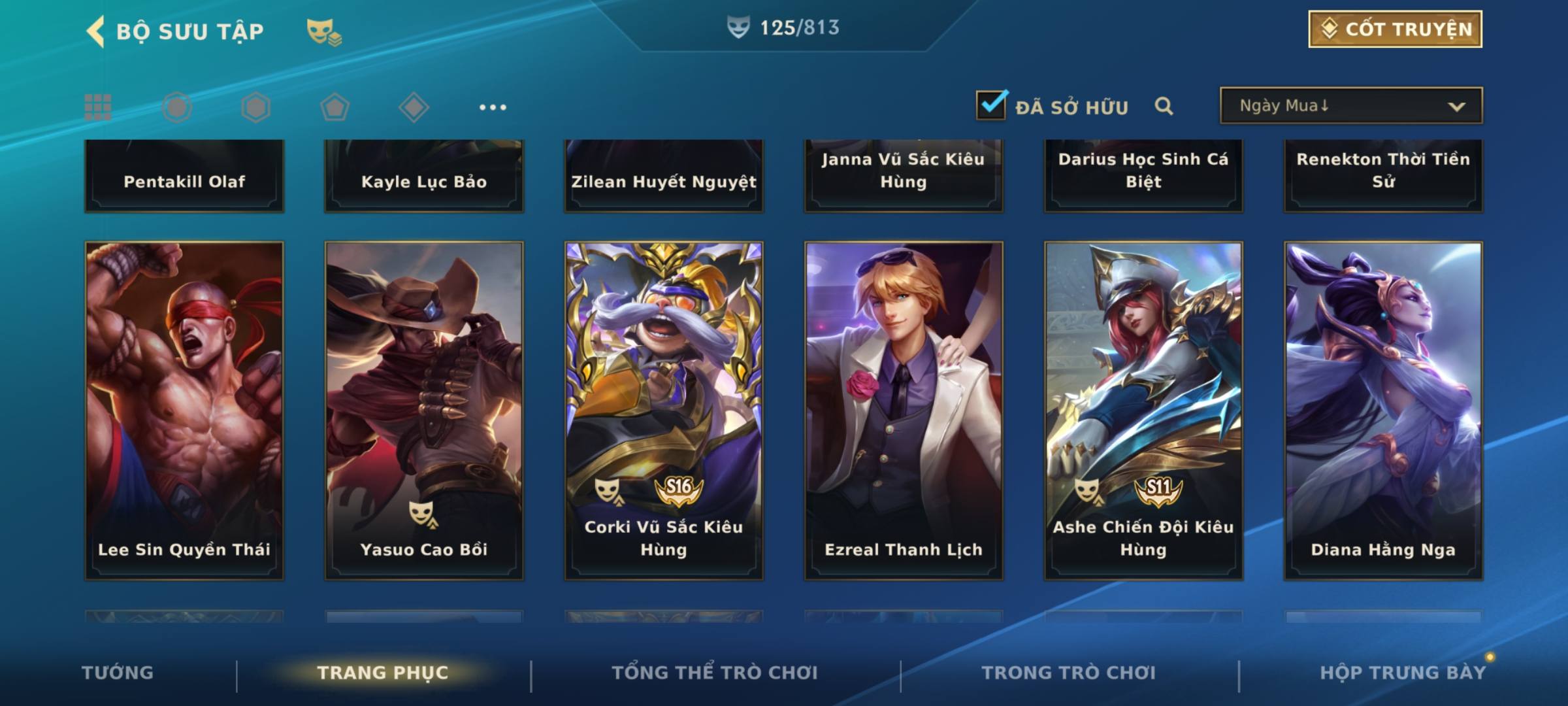Open the skin search magnifier
The width and height of the screenshot is (1568, 706).
point(1164,106)
